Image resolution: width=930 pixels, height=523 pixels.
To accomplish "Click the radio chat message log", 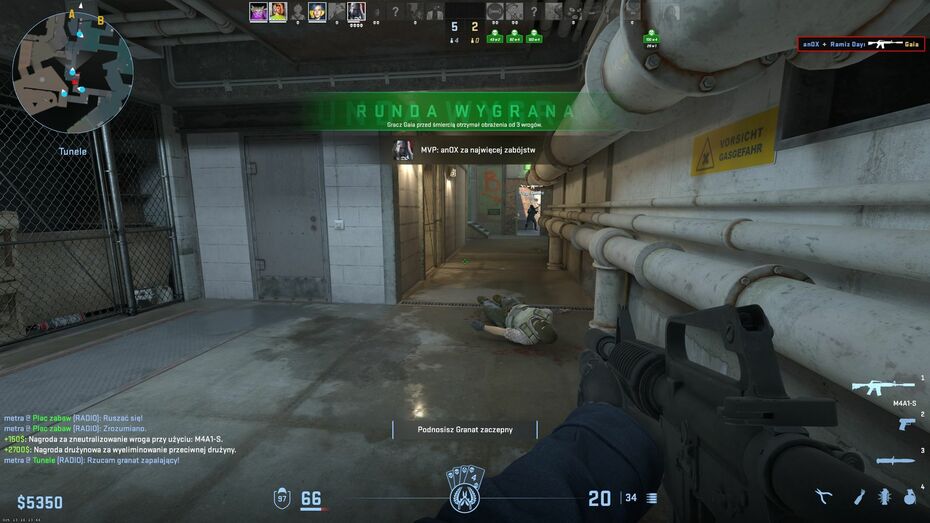I will 120,438.
